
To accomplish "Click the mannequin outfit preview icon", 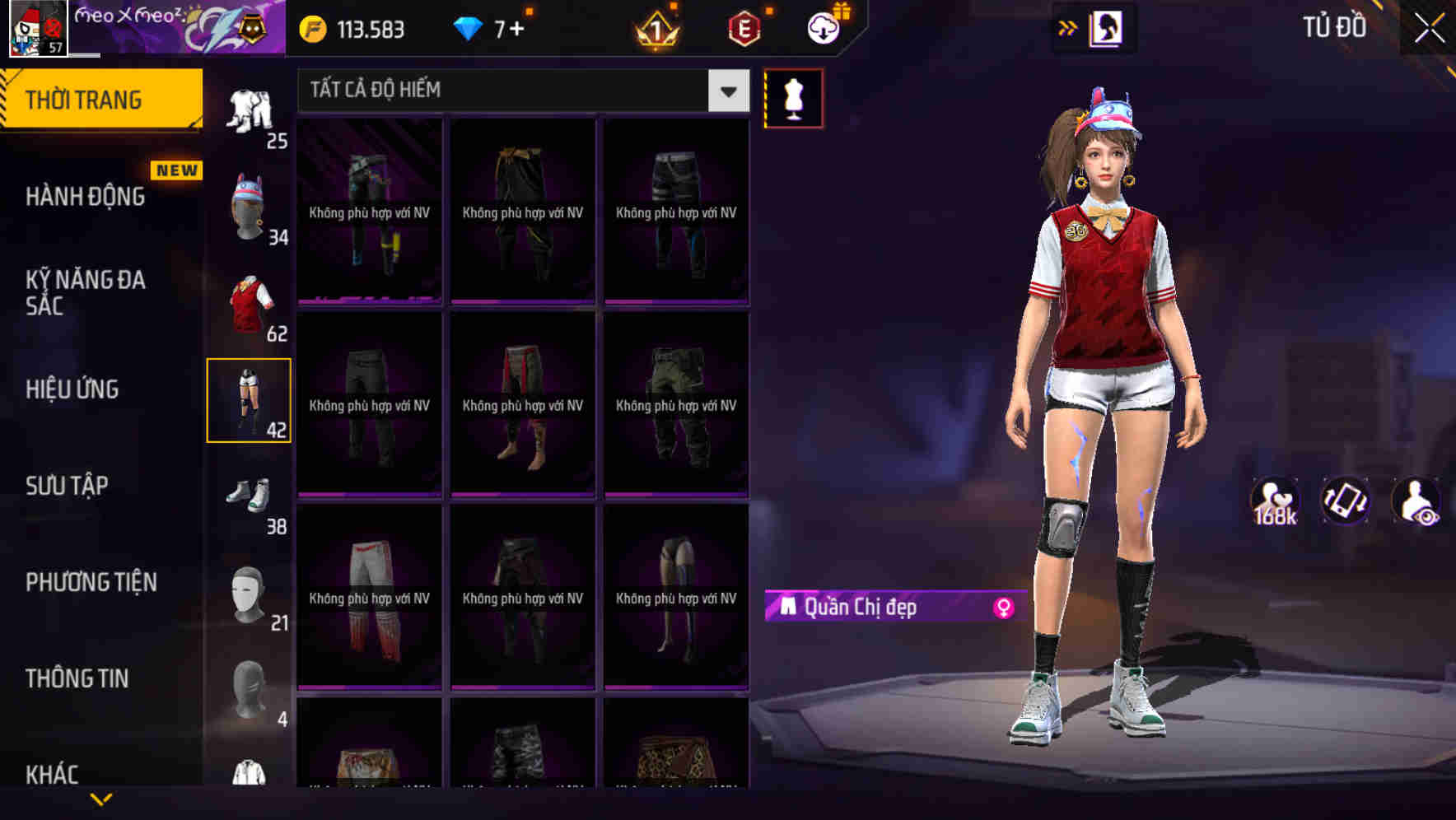I will pyautogui.click(x=793, y=97).
